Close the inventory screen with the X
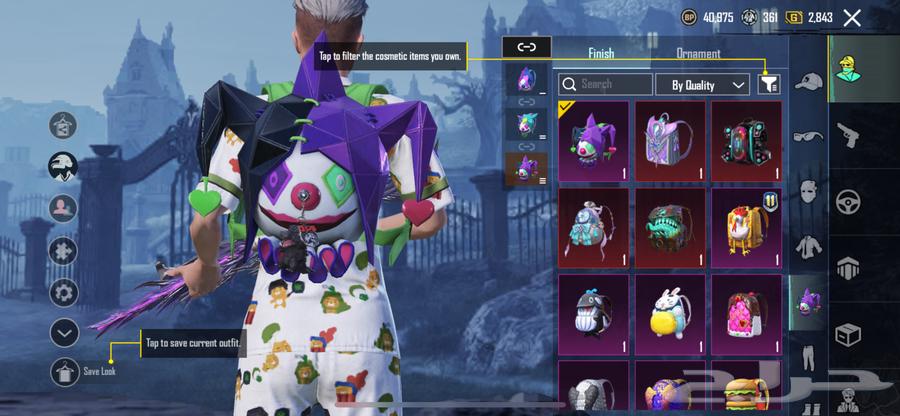 pyautogui.click(x=852, y=17)
